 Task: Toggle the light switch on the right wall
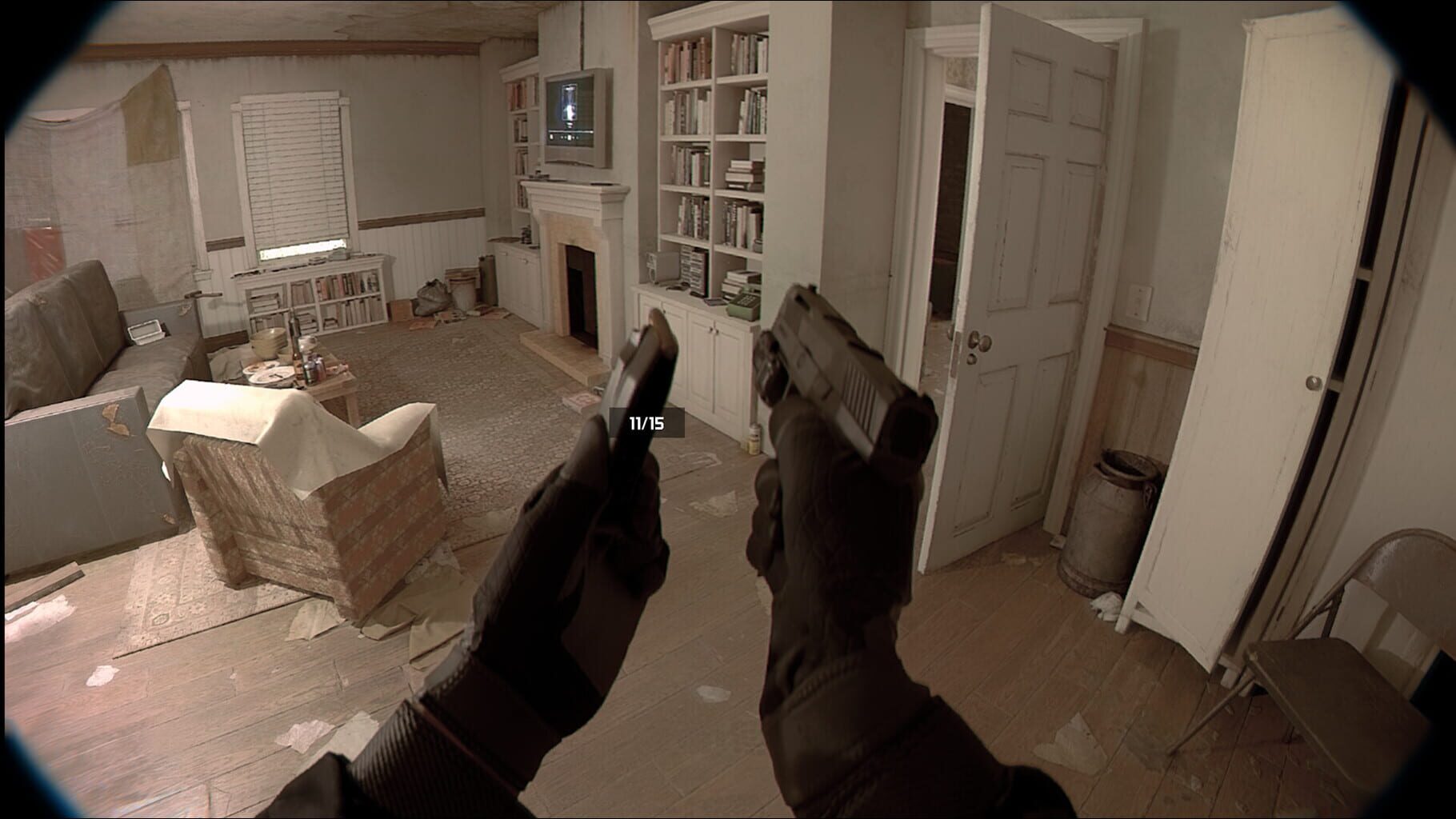[x=1138, y=302]
